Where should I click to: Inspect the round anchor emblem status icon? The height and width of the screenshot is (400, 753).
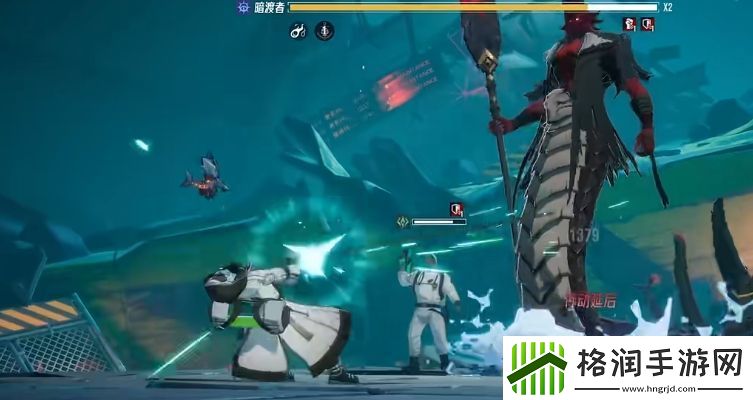[325, 31]
